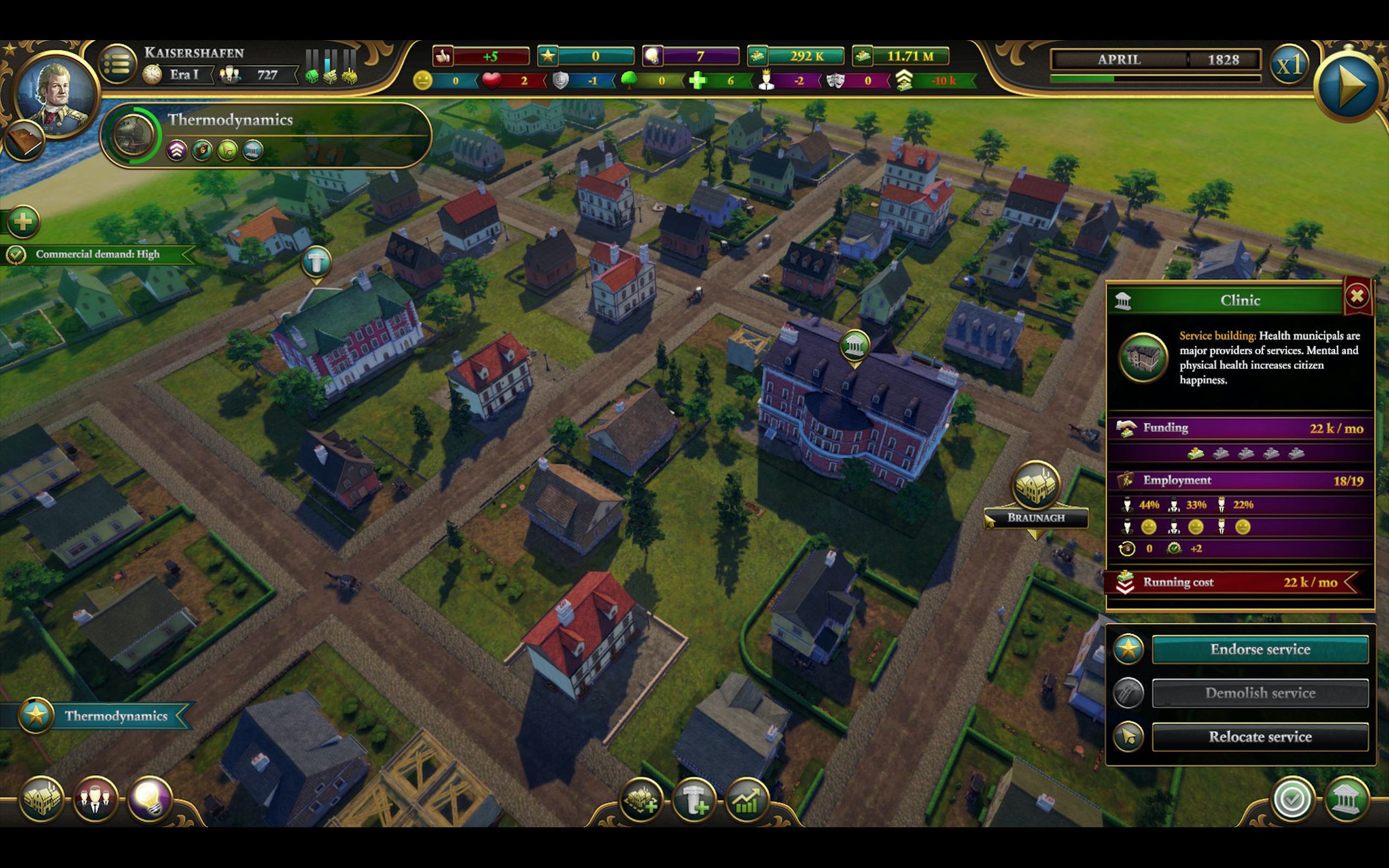Open the municipal services bank icon
Viewport: 1389px width, 868px height.
coord(1346,800)
